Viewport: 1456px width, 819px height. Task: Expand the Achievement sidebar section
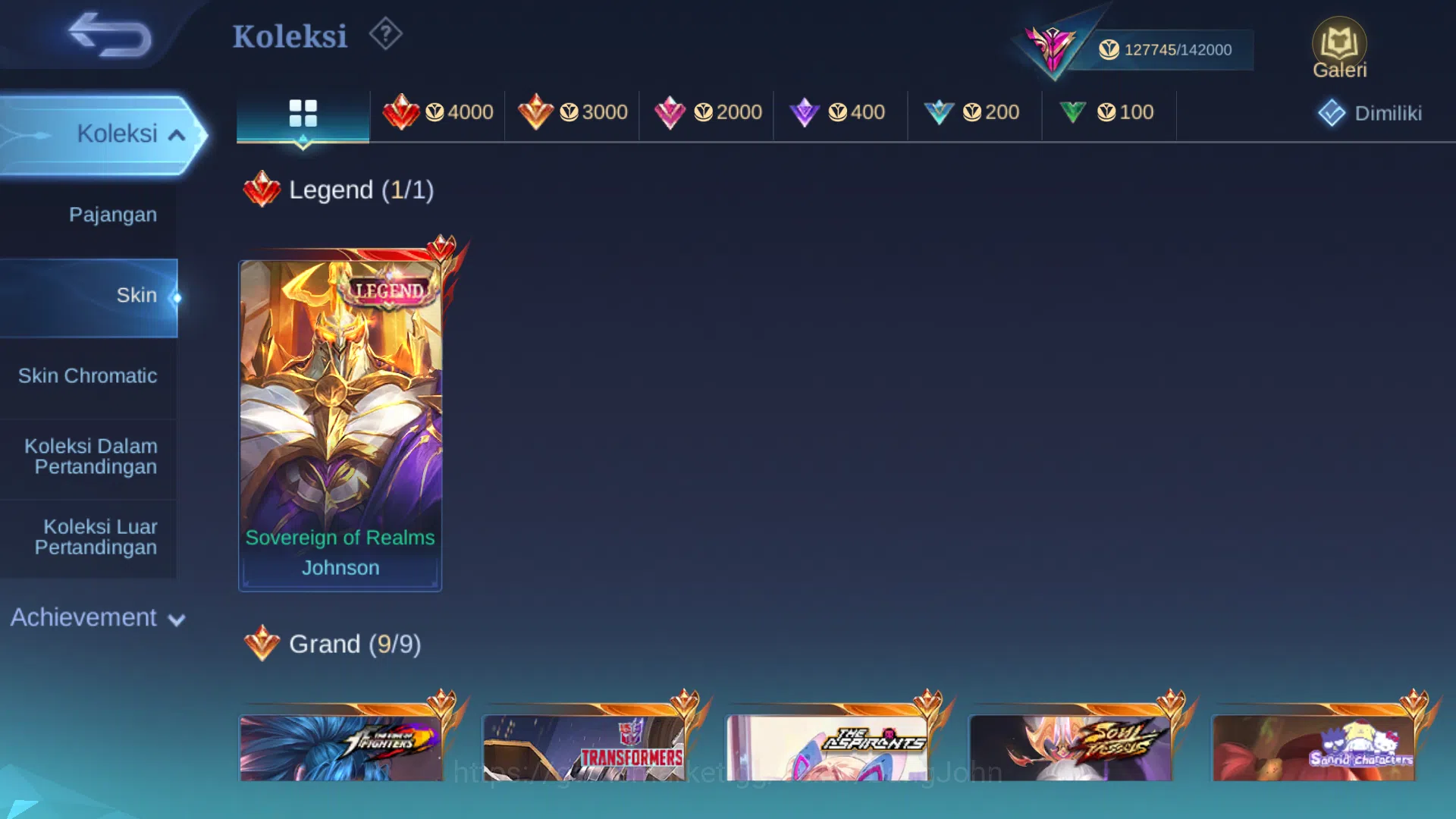click(x=83, y=618)
